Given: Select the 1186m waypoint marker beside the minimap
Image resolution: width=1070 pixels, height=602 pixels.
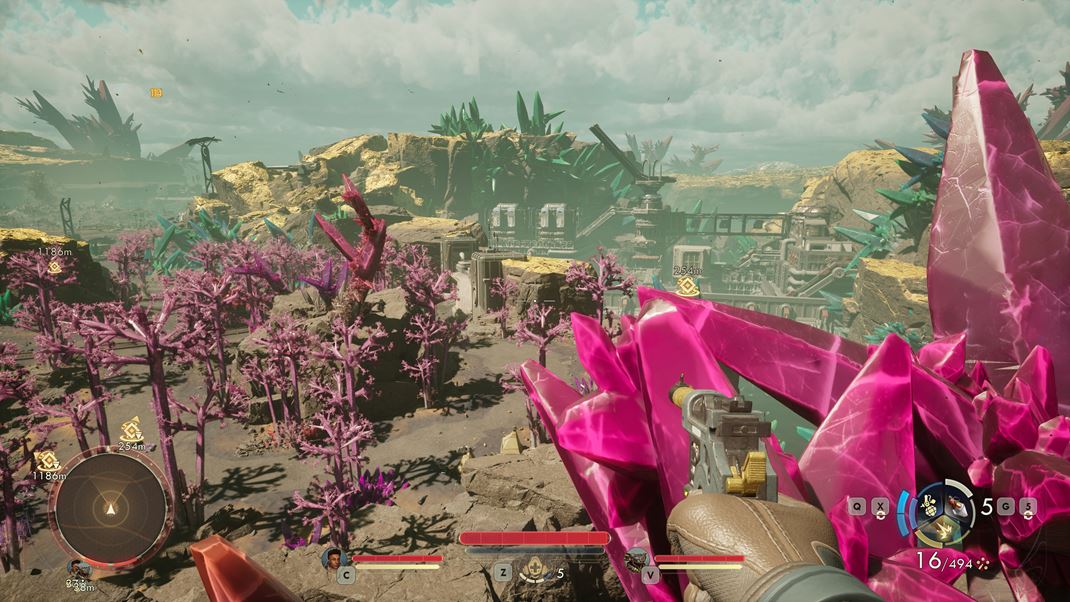Looking at the screenshot, I should point(47,460).
